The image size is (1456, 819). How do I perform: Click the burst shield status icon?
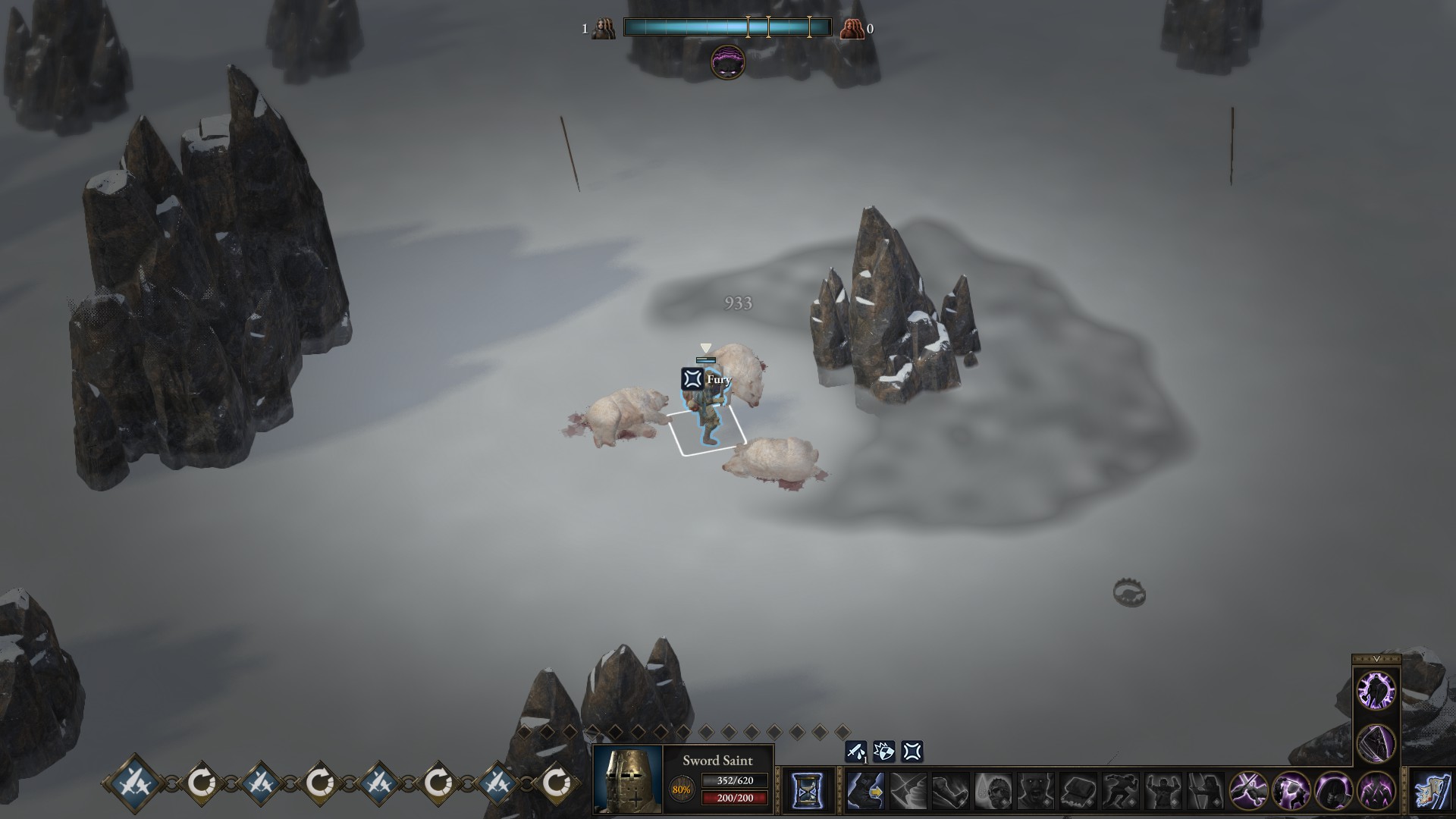tap(884, 752)
